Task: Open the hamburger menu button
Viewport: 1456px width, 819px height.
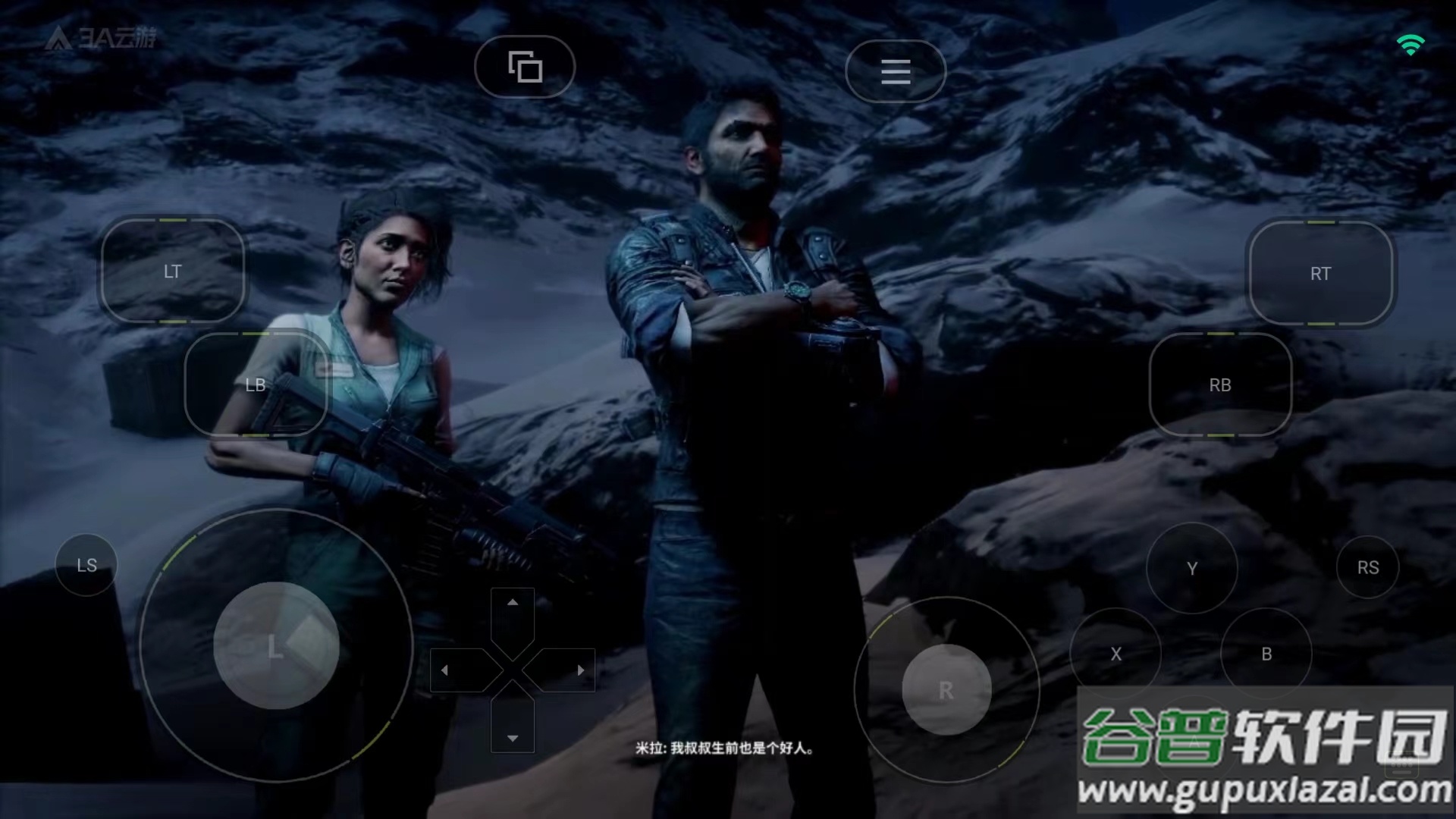Action: 896,71
